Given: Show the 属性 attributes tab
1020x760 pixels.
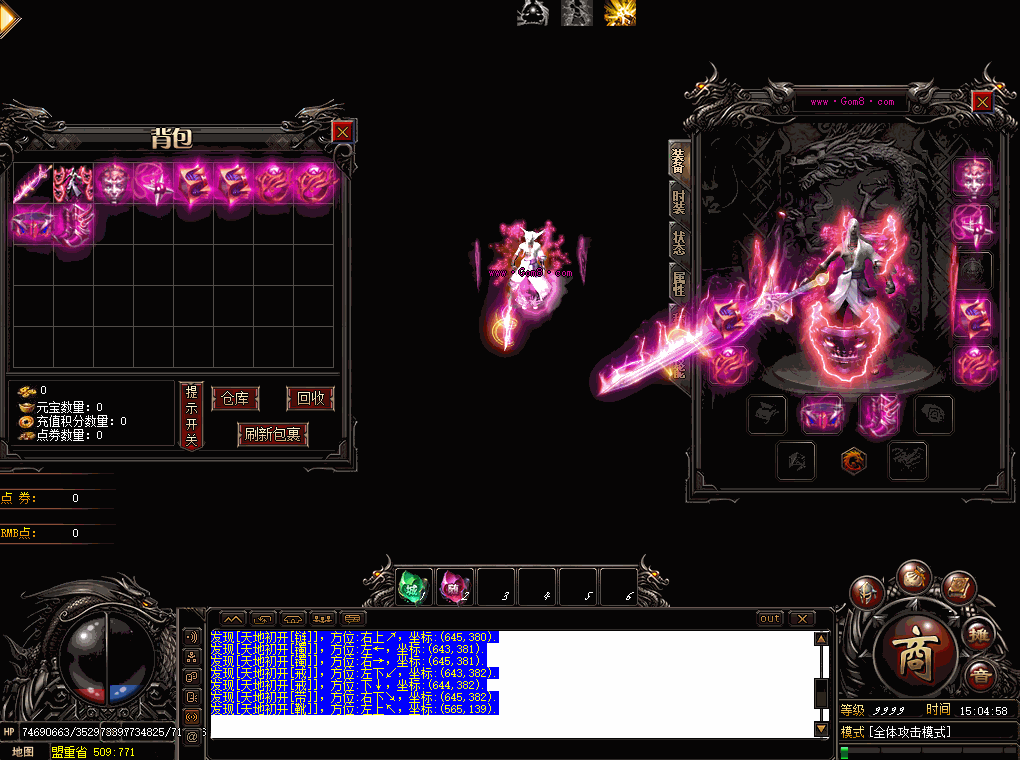Looking at the screenshot, I should point(679,283).
